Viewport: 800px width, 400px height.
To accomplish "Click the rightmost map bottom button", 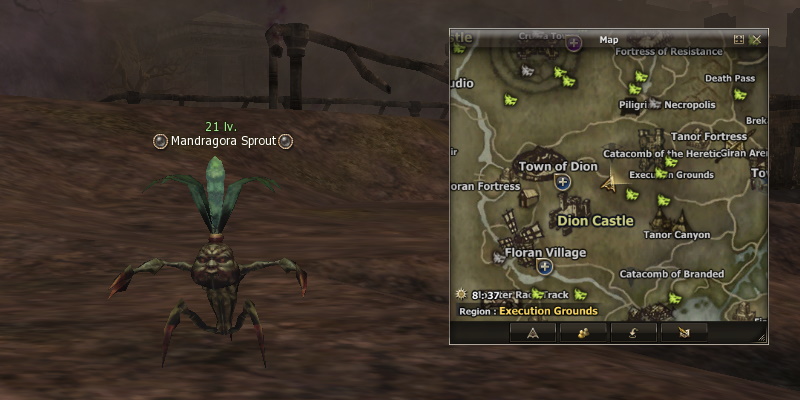I will 684,332.
